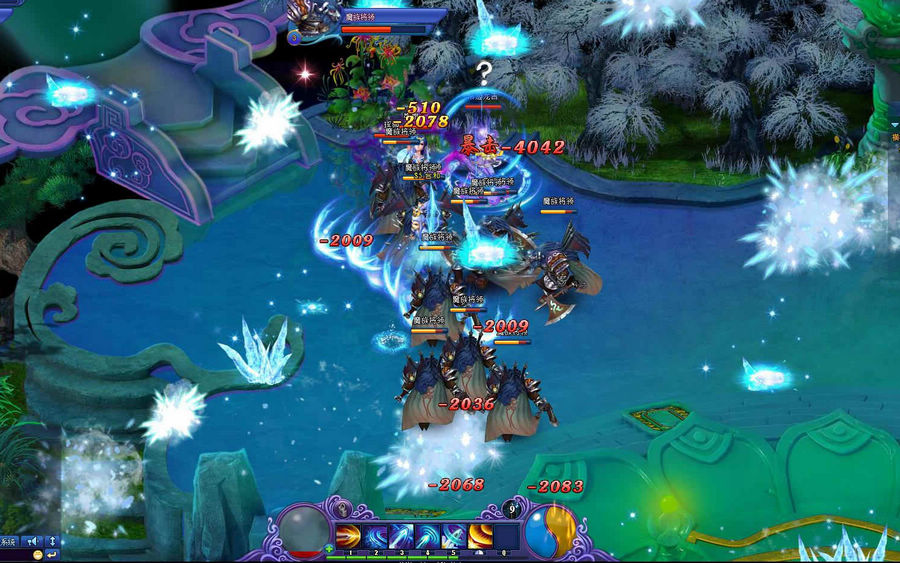Trigger the skill in hotbar slot 4
900x563 pixels.
(427, 535)
